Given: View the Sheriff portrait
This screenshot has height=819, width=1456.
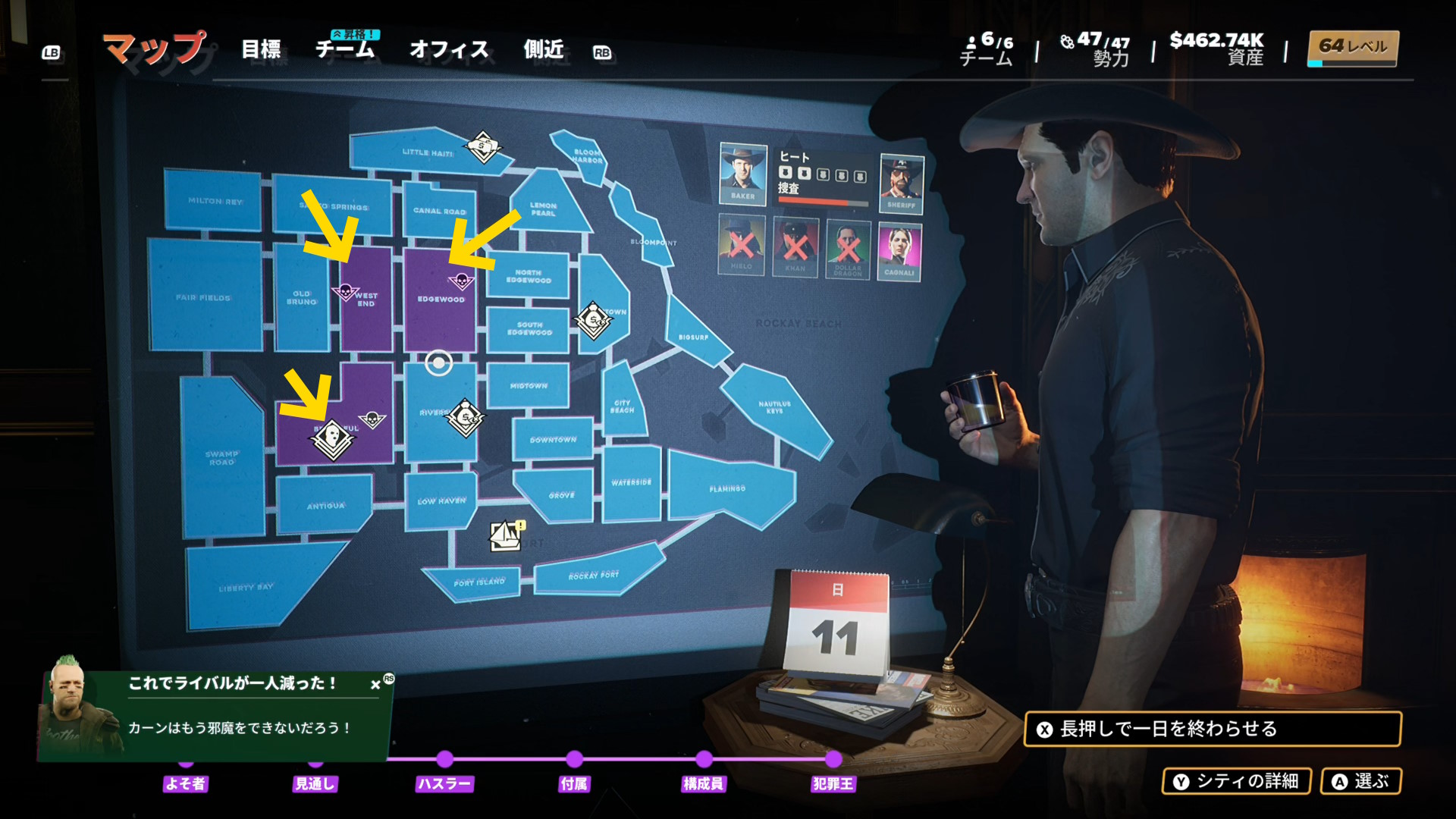Looking at the screenshot, I should pos(901,183).
